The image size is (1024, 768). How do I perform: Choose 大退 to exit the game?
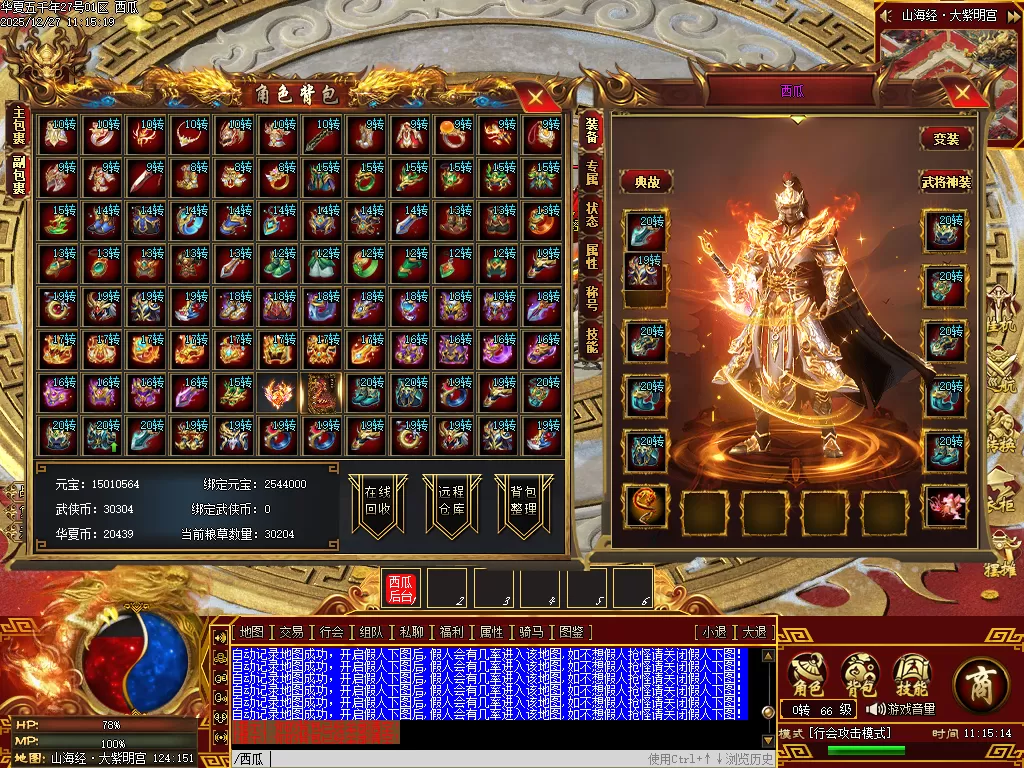pos(754,632)
